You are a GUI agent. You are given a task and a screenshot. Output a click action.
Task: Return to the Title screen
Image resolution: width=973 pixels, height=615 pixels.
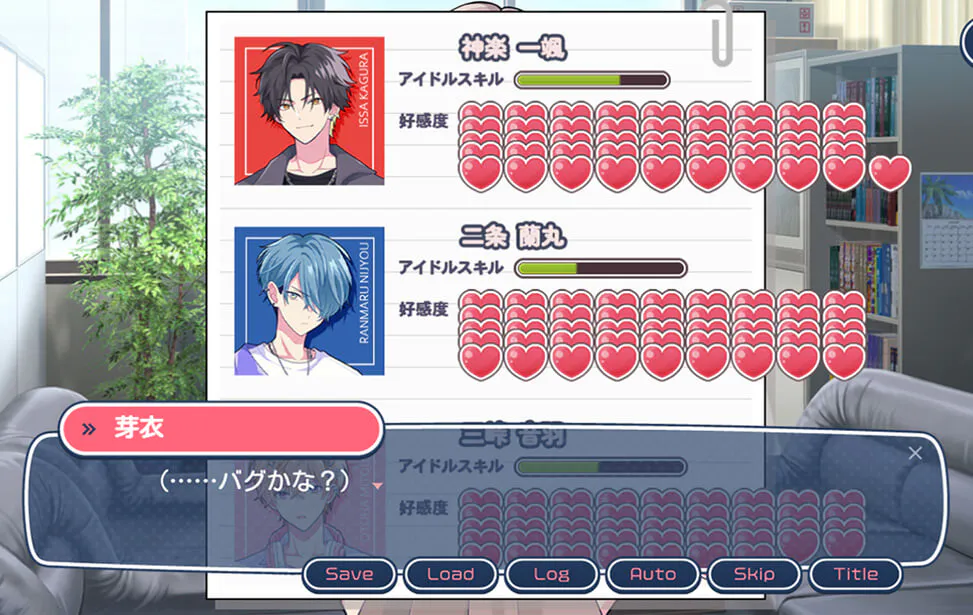coord(856,574)
